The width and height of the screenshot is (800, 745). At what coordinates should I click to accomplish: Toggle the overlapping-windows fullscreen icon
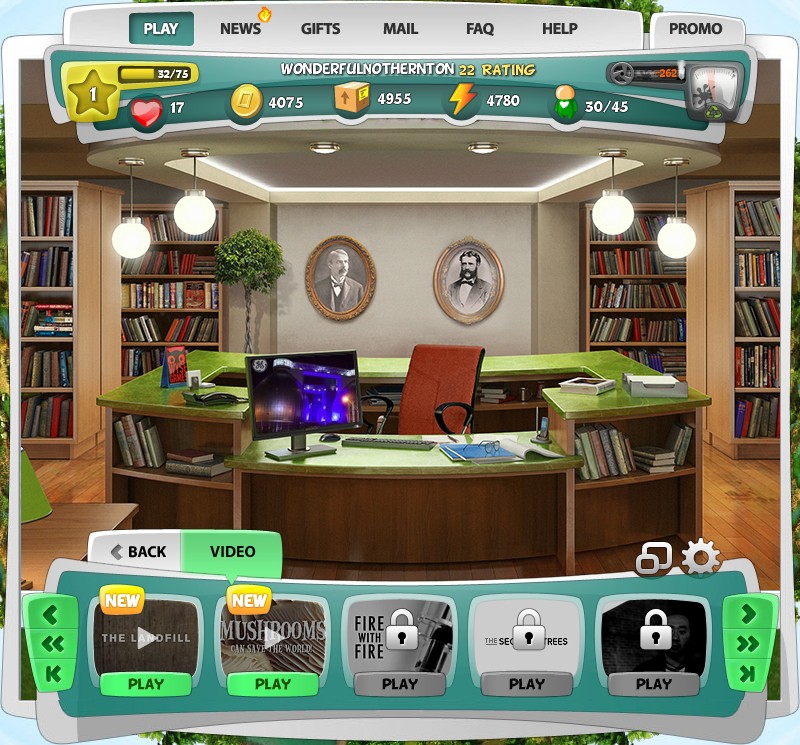coord(654,559)
